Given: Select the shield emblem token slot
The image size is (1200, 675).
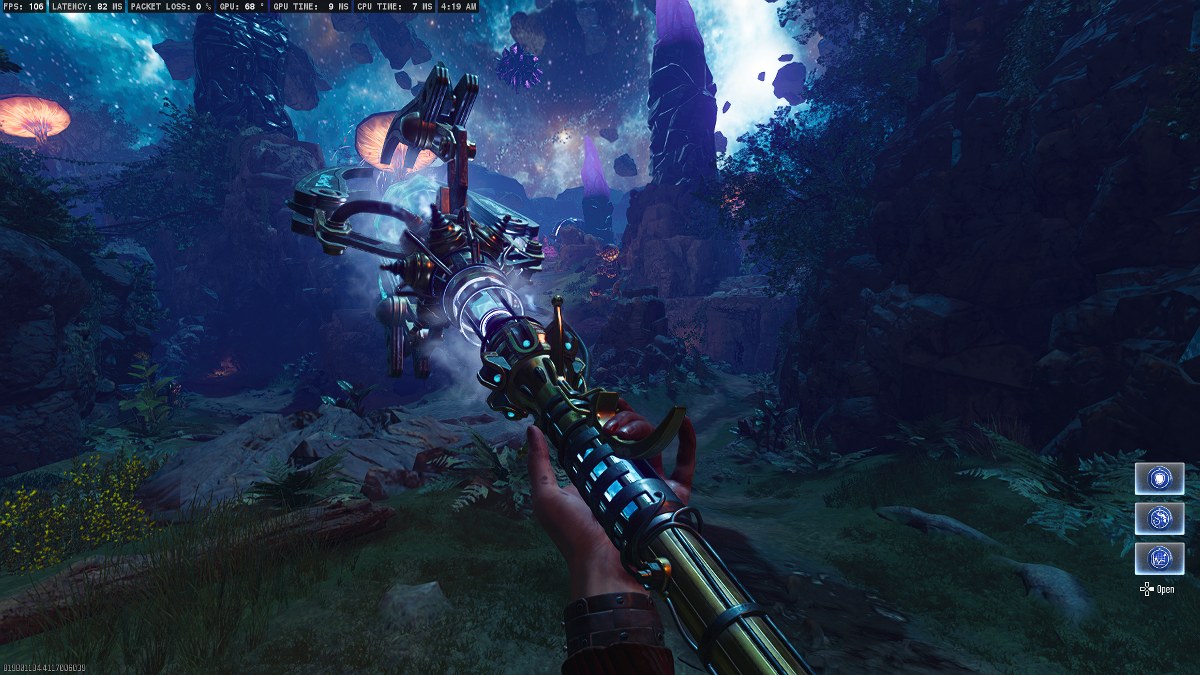Looking at the screenshot, I should [1159, 478].
